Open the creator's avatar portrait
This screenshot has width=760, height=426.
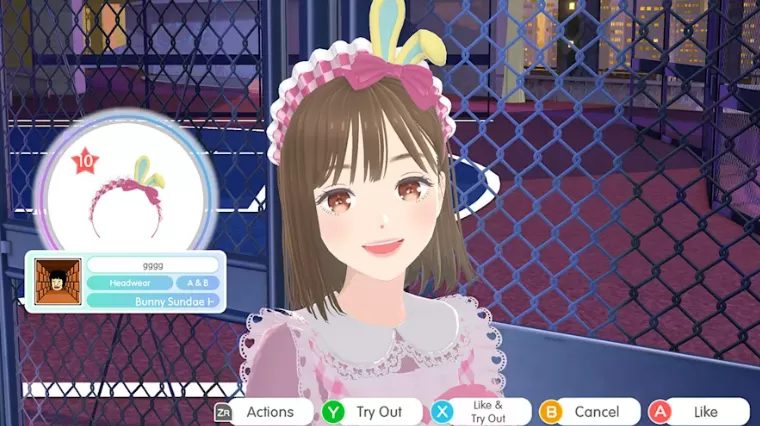[57, 282]
